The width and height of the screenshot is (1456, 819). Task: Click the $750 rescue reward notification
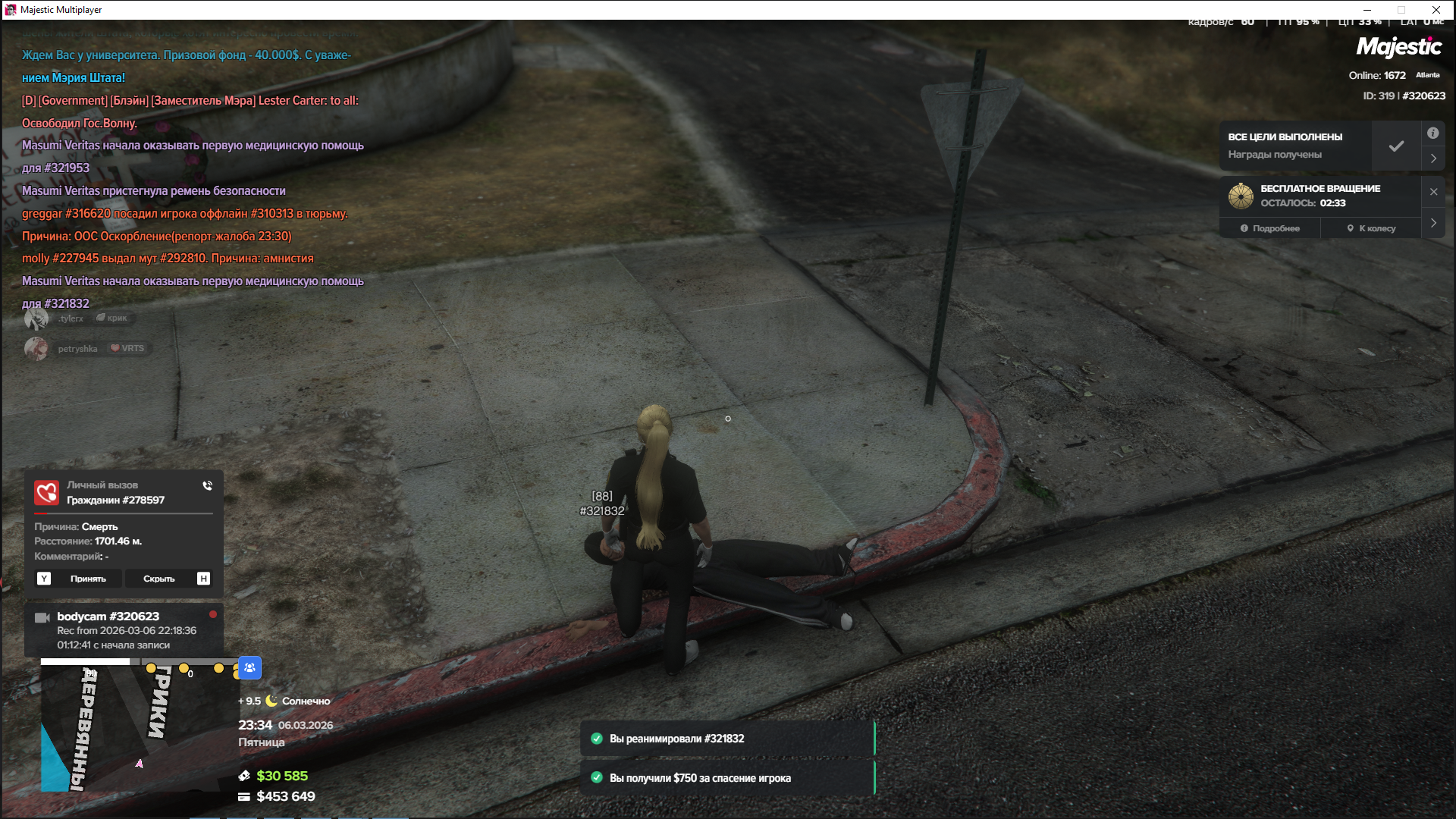727,778
